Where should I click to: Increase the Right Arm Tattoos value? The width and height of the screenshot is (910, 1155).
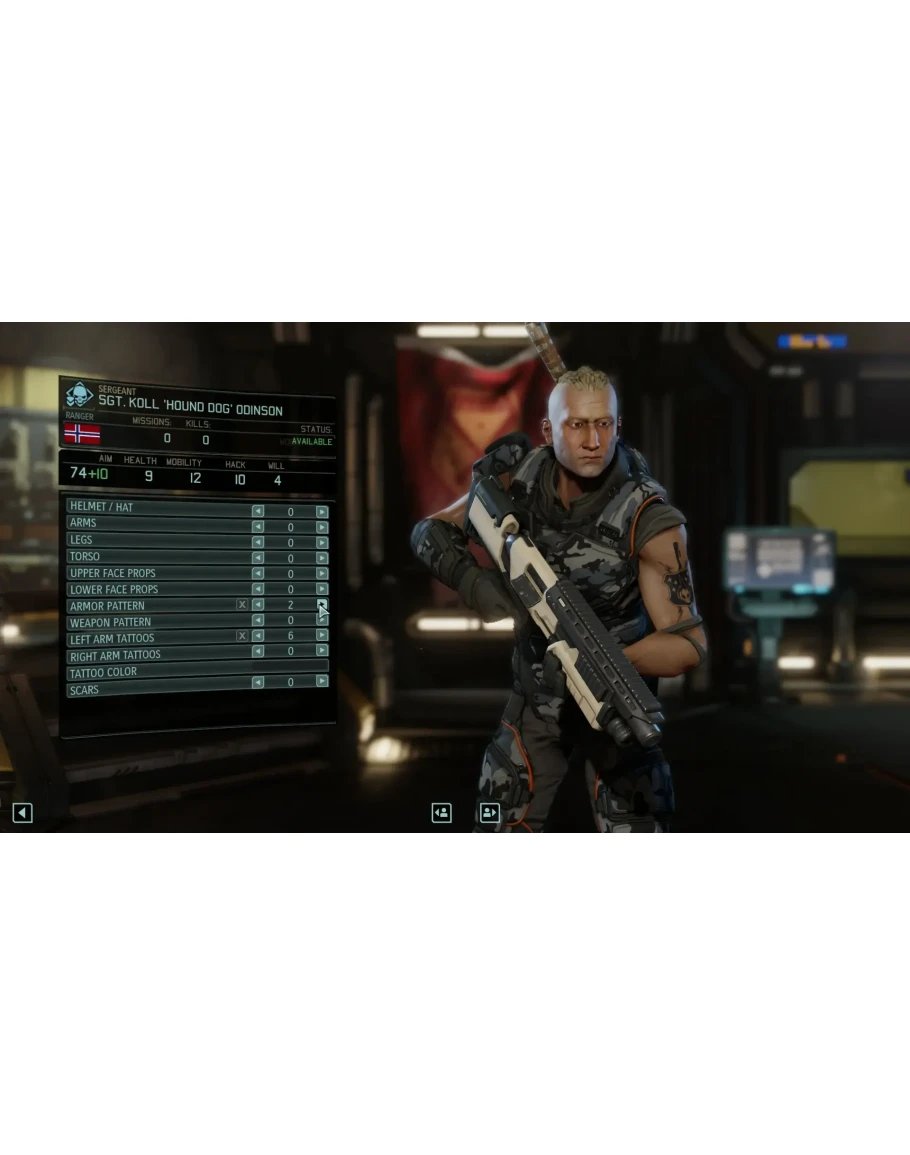pyautogui.click(x=322, y=651)
